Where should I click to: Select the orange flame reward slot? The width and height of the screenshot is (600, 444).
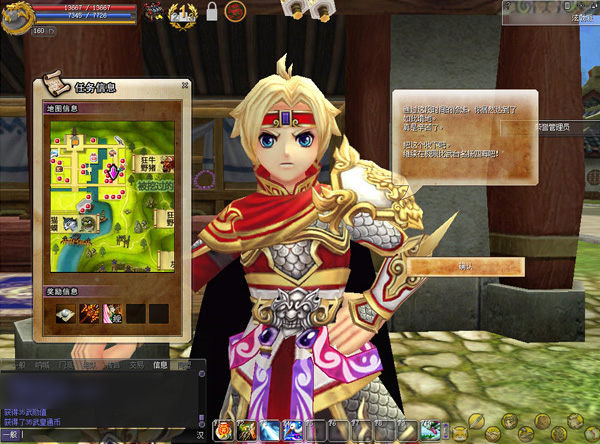pos(88,314)
